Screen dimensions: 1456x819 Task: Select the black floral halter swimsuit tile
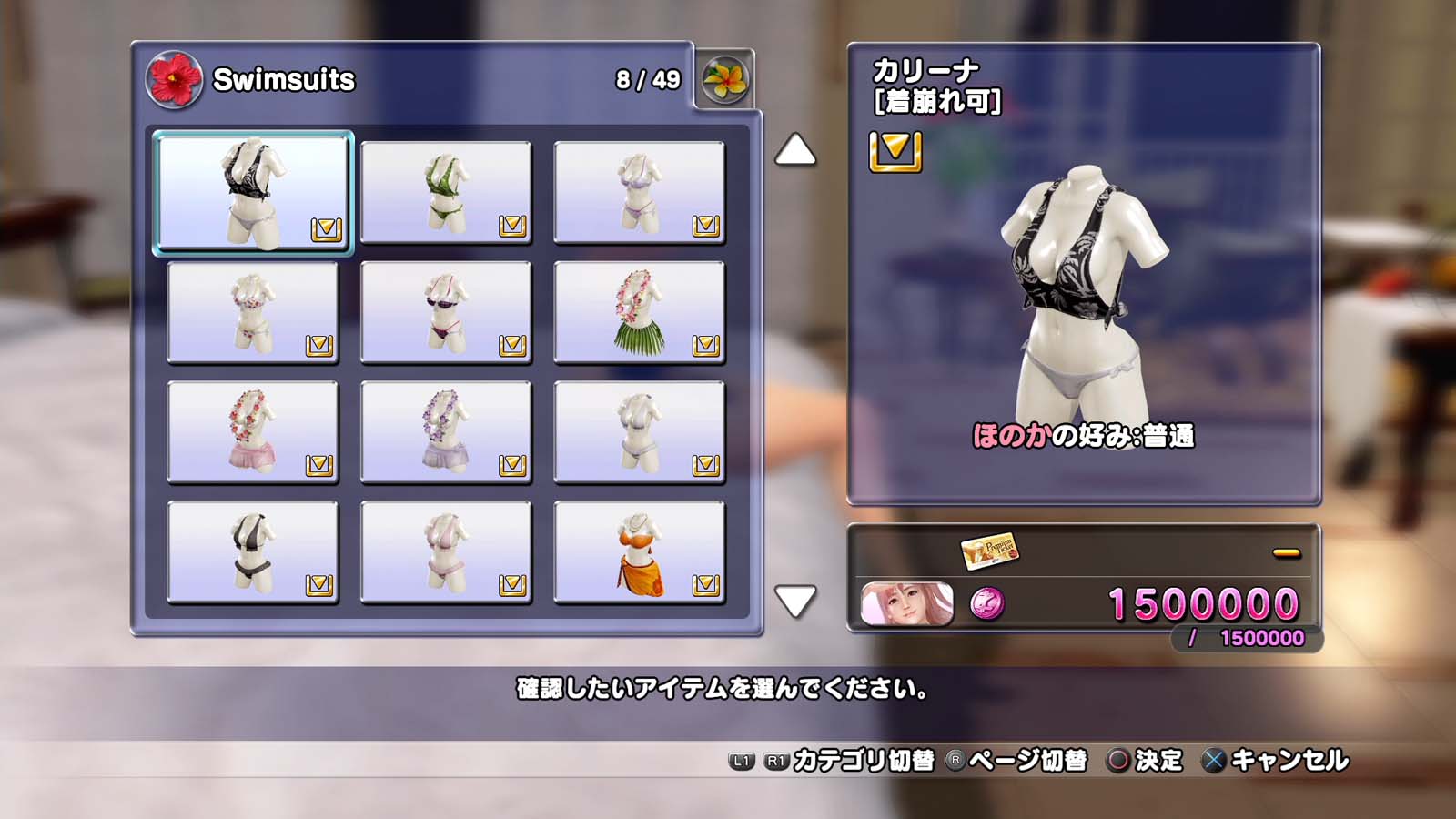[253, 192]
